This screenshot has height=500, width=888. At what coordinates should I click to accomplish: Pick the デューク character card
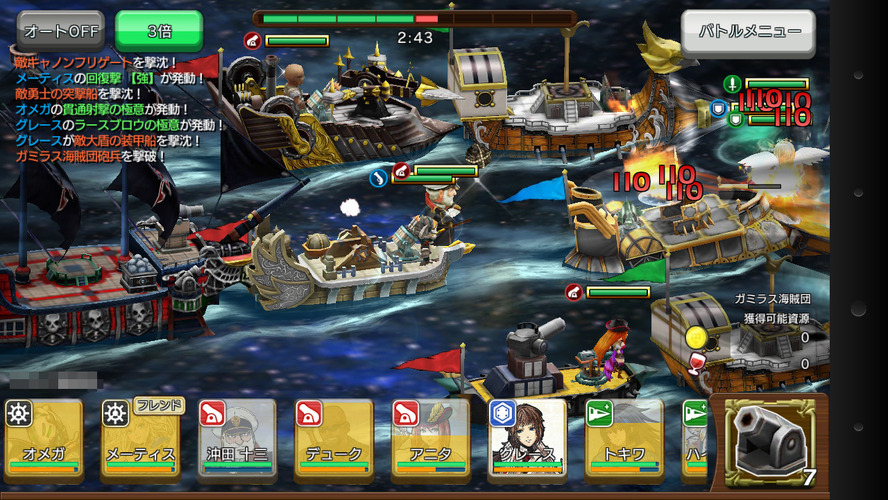point(333,440)
